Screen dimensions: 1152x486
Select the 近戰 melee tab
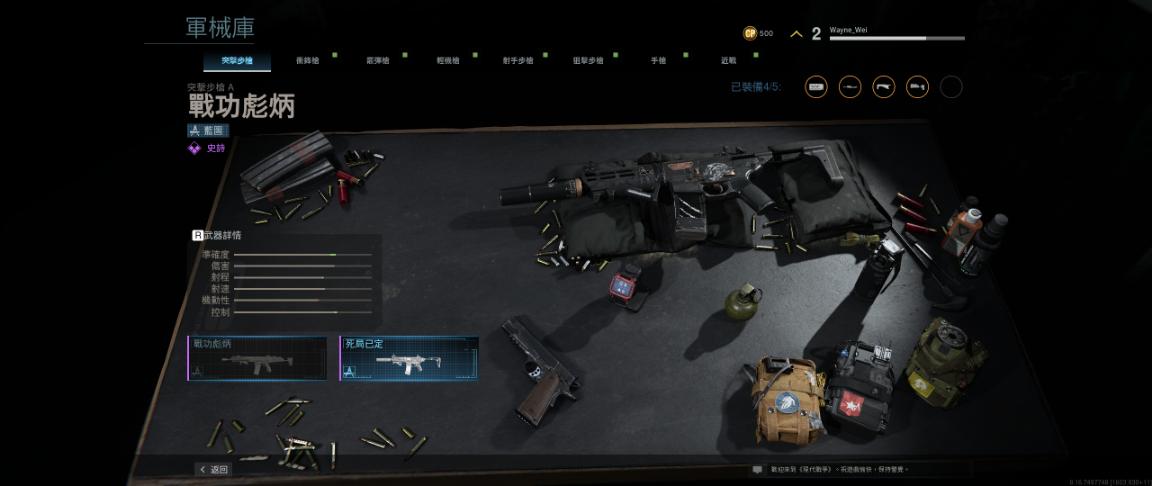click(x=728, y=61)
